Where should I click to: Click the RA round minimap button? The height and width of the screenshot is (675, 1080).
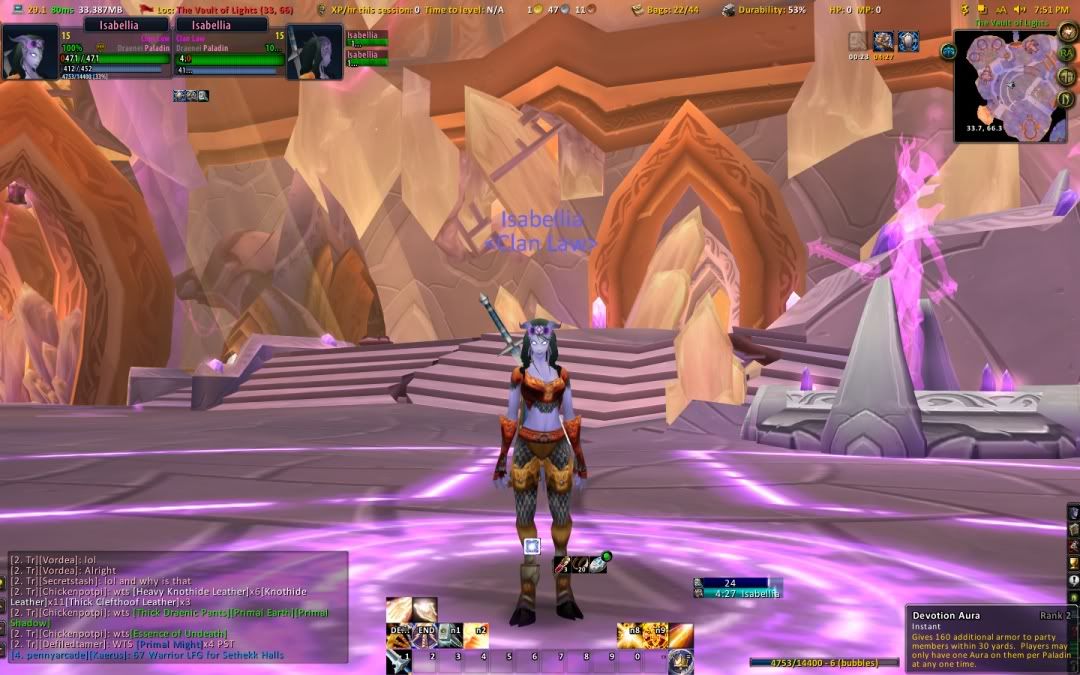[1068, 53]
